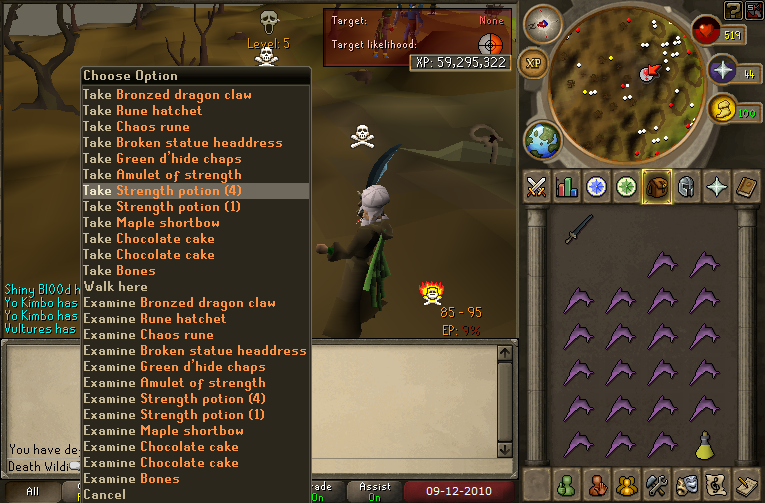Open the combat styles crossed swords tab
This screenshot has width=765, height=503.
click(538, 187)
